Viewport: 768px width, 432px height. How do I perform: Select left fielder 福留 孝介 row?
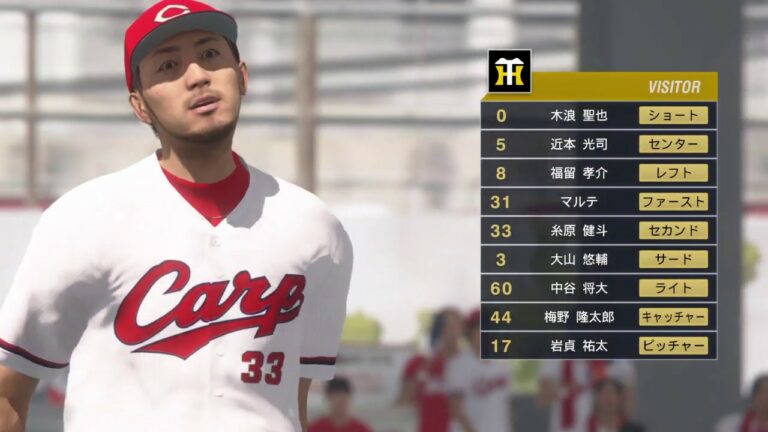pyautogui.click(x=598, y=173)
